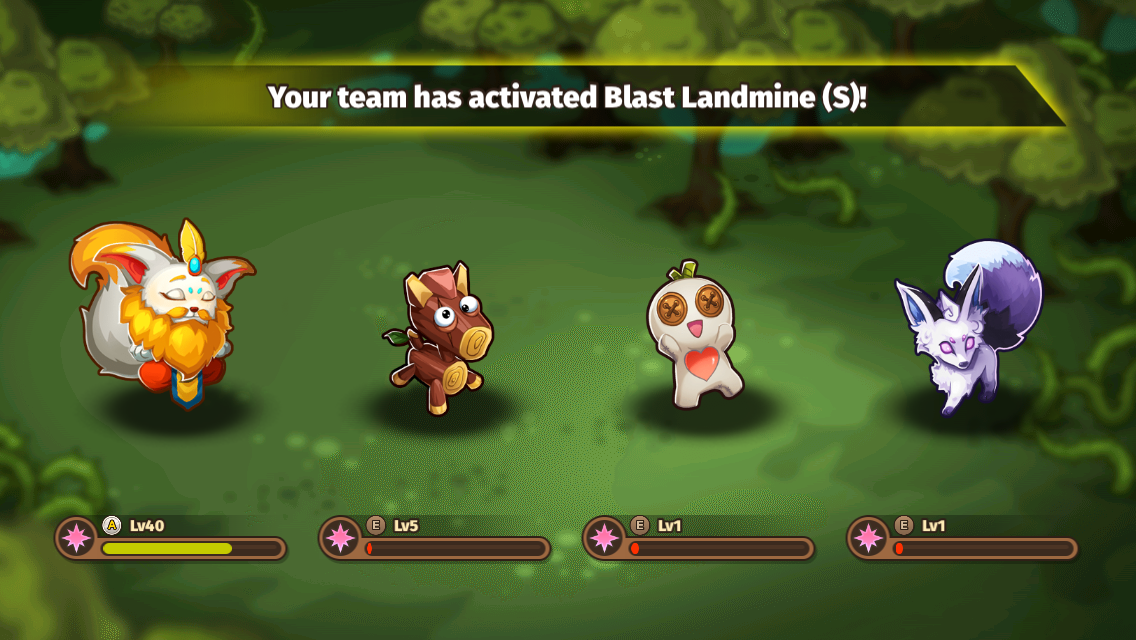Click the pink star icon beside Lv5

point(339,538)
